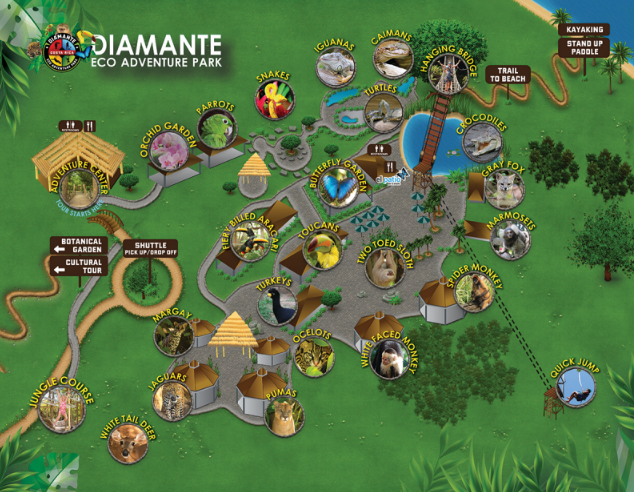
Task: Open the Gray Fox marker
Action: [x=503, y=189]
